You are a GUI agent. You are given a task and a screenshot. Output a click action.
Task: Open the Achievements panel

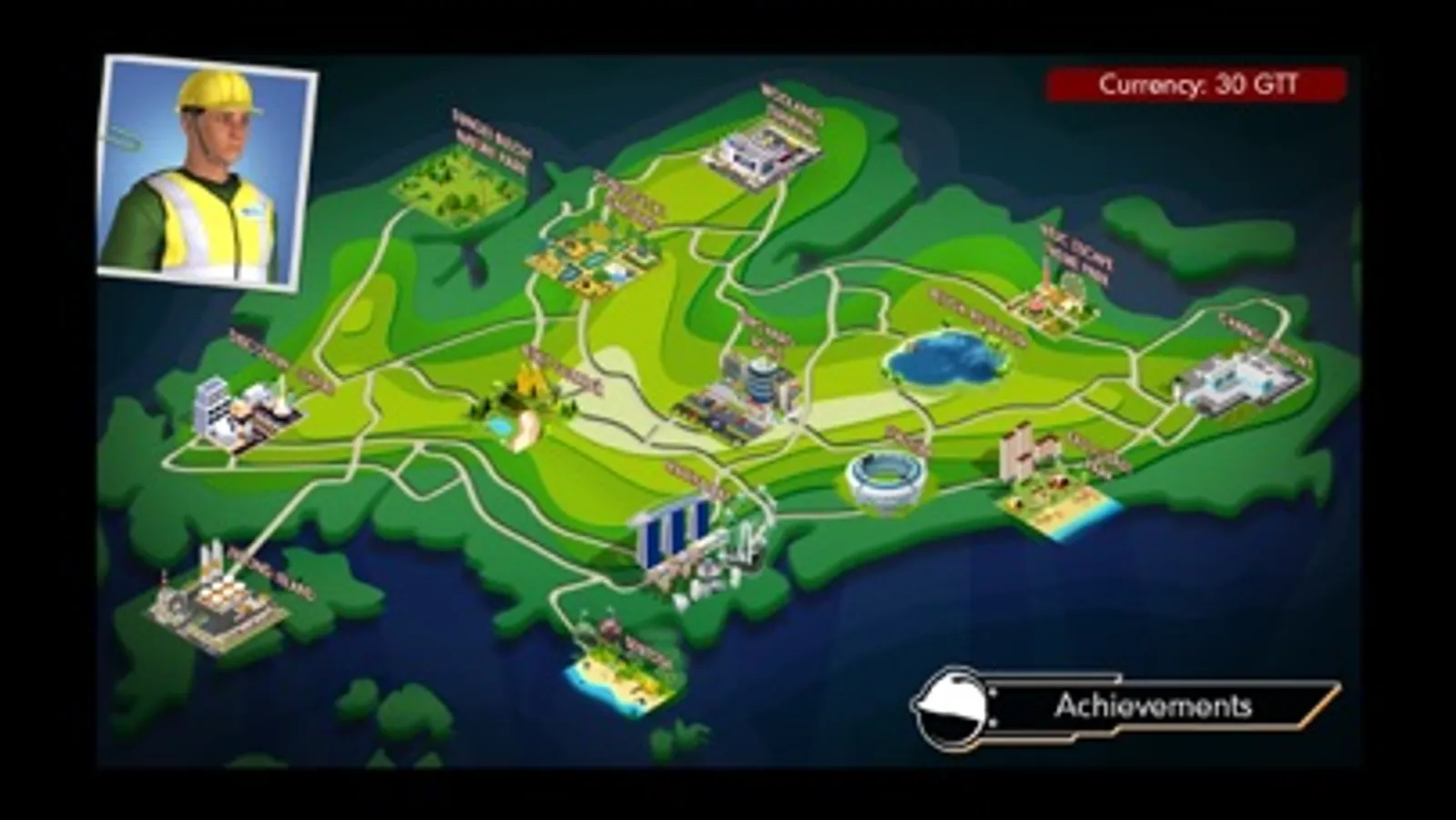coord(1156,706)
